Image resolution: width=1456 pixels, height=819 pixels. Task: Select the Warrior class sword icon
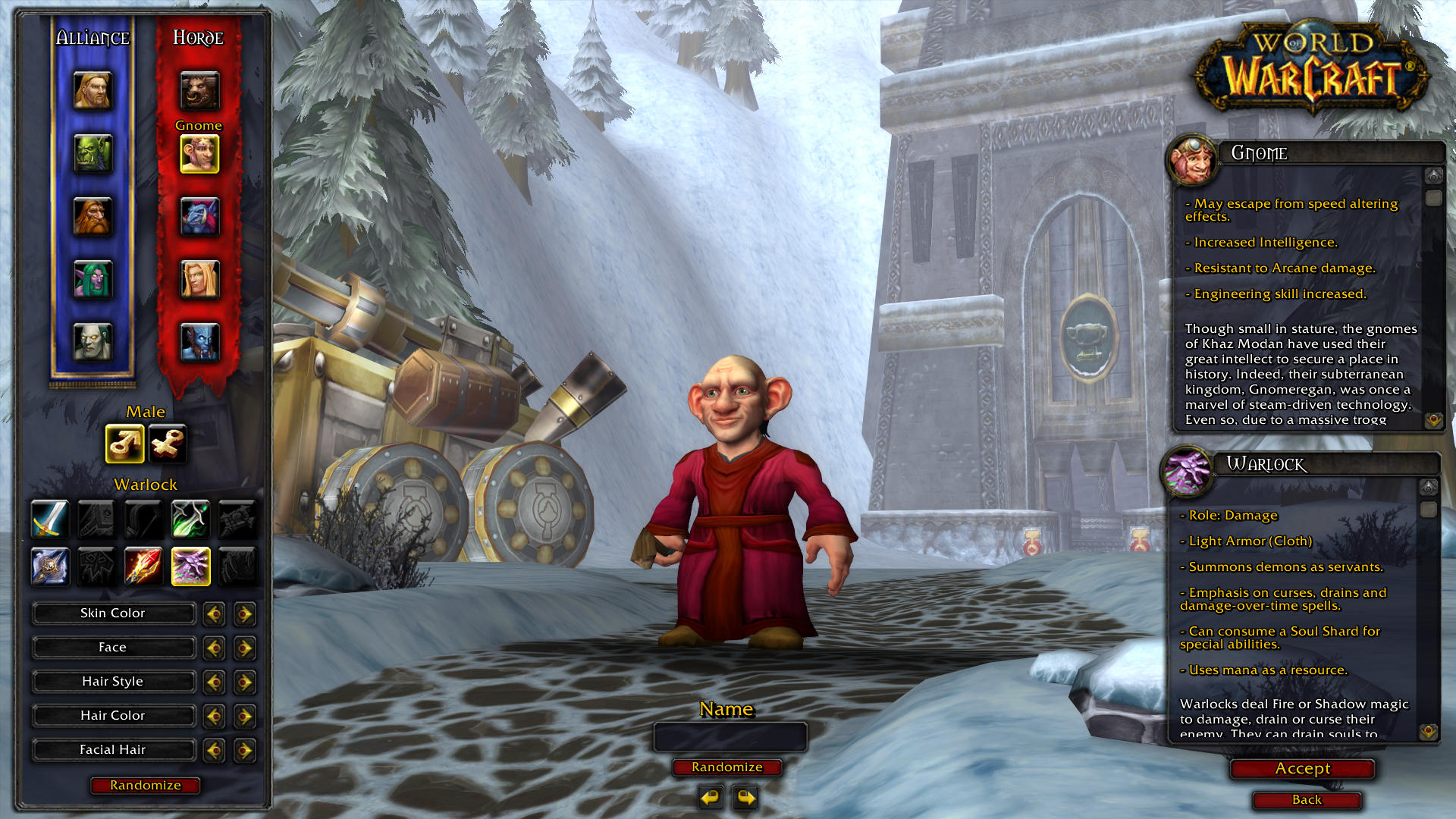point(49,519)
